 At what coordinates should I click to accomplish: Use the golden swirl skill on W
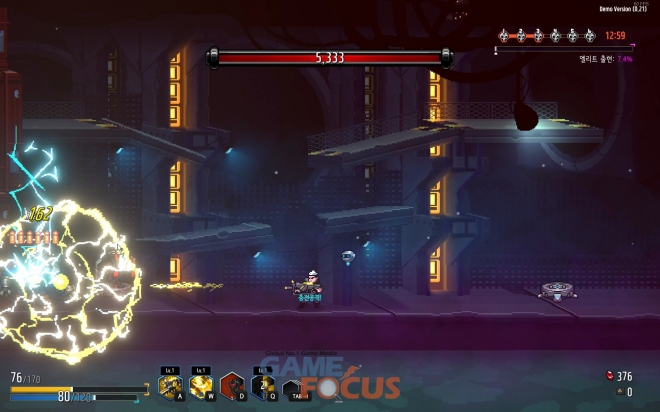[x=201, y=385]
